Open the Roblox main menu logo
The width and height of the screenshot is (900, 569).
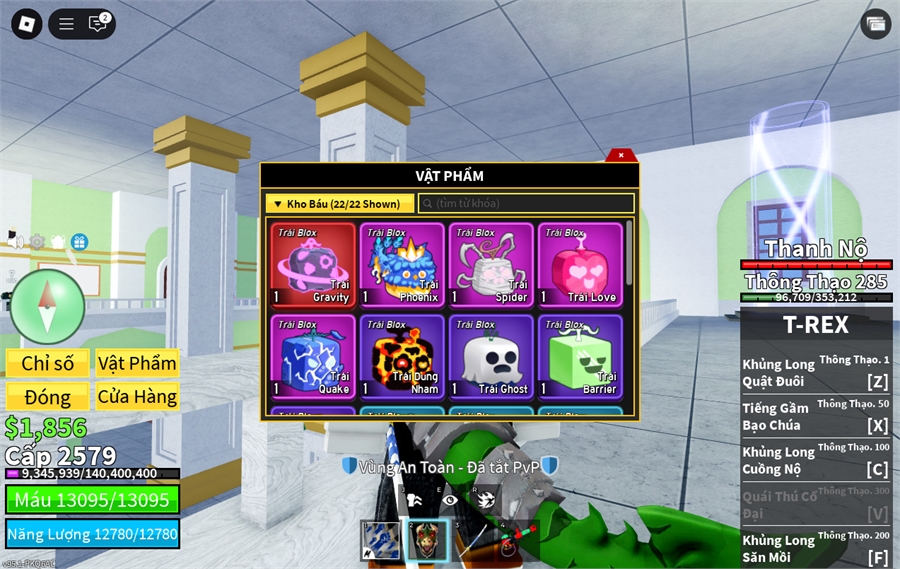26,24
